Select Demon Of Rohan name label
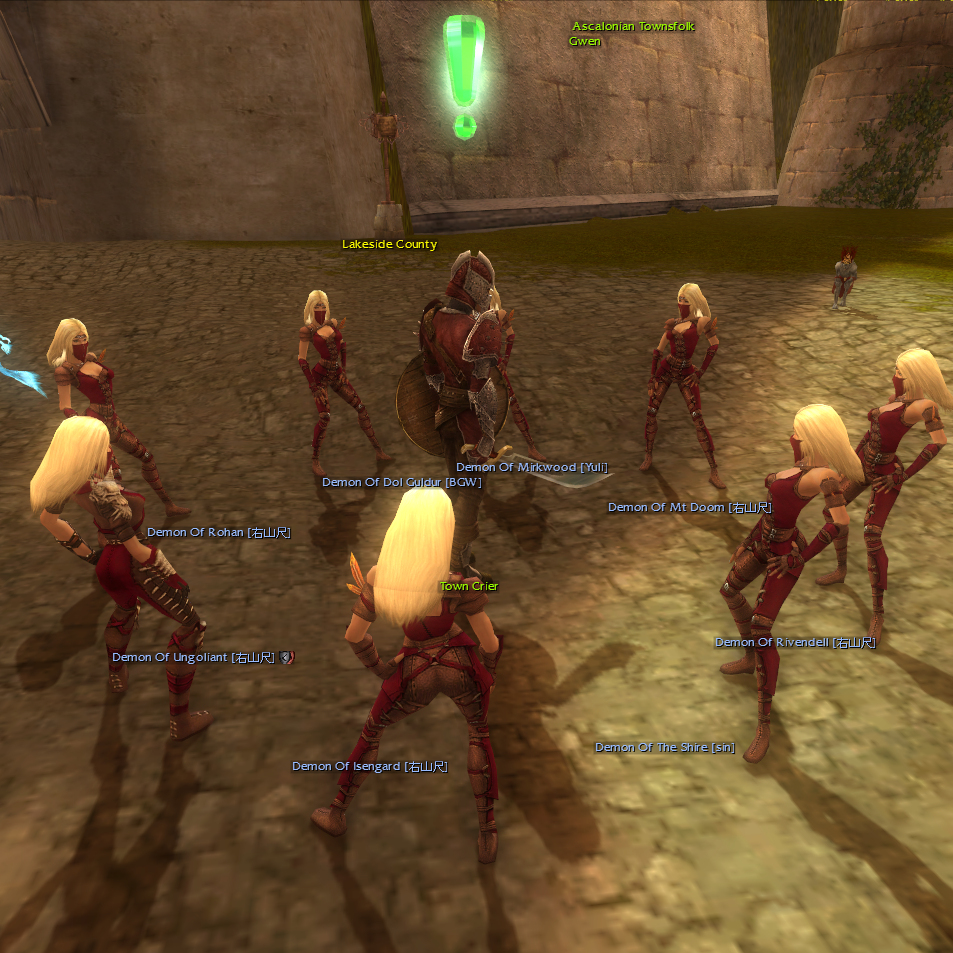The width and height of the screenshot is (953, 953). (x=218, y=532)
